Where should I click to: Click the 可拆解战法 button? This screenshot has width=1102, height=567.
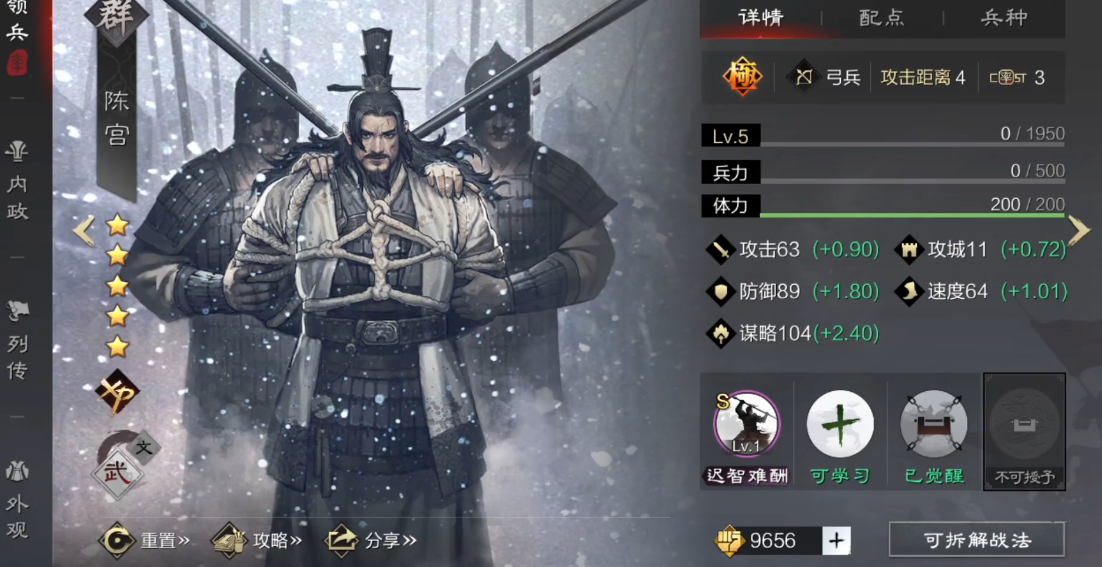[x=976, y=541]
